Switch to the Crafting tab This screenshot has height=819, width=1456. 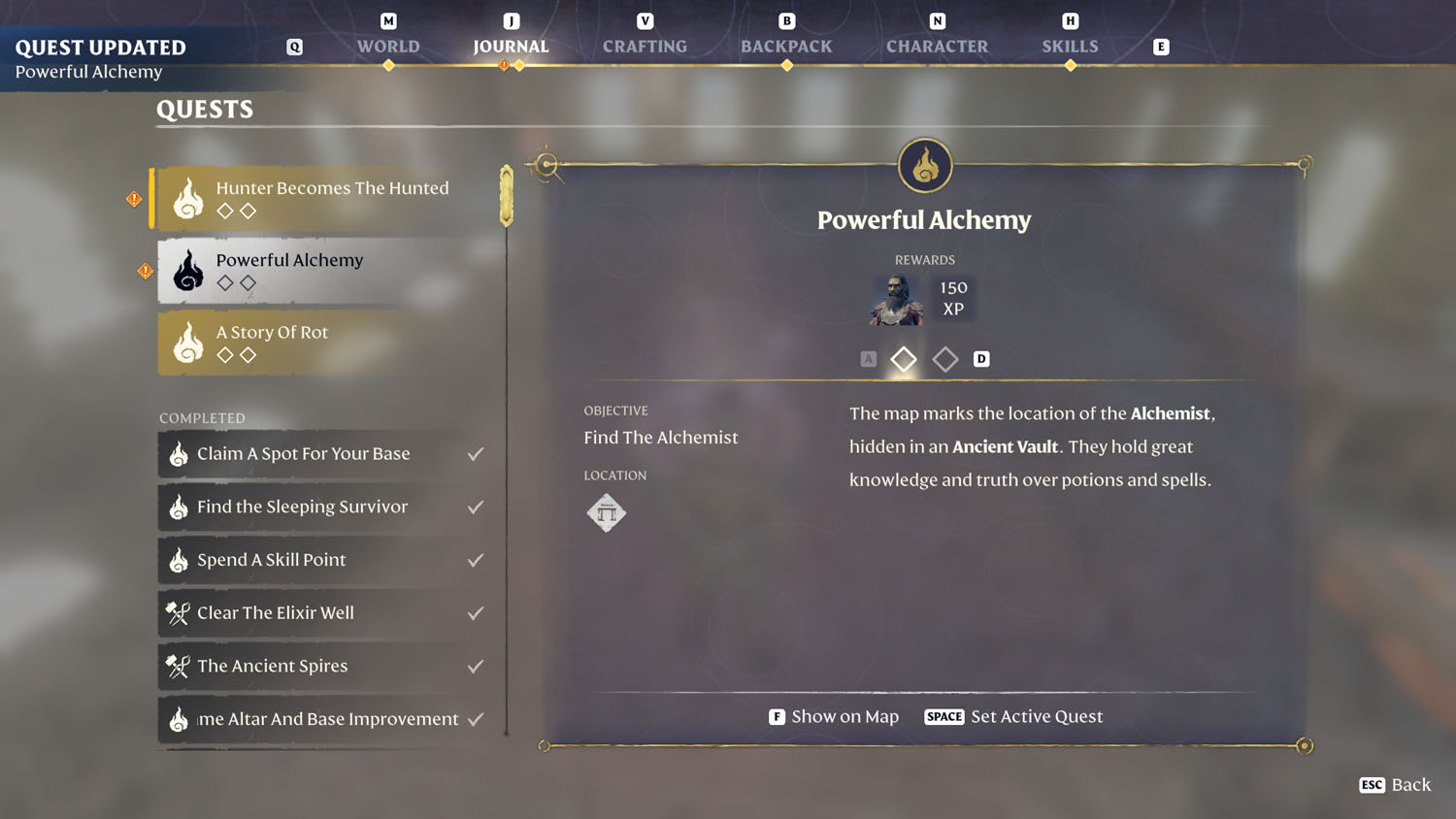coord(645,46)
